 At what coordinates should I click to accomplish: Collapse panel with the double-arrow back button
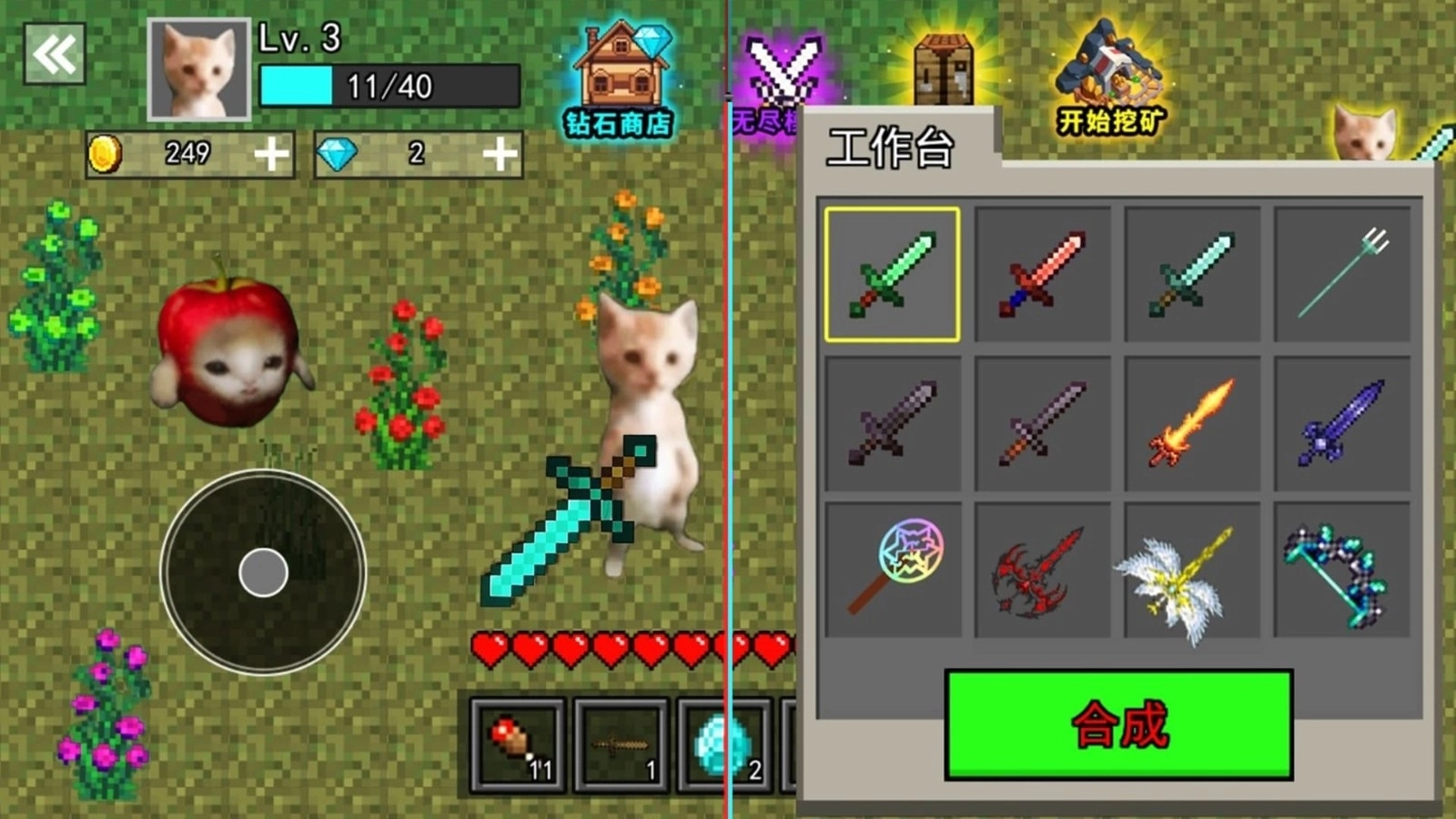[55, 55]
